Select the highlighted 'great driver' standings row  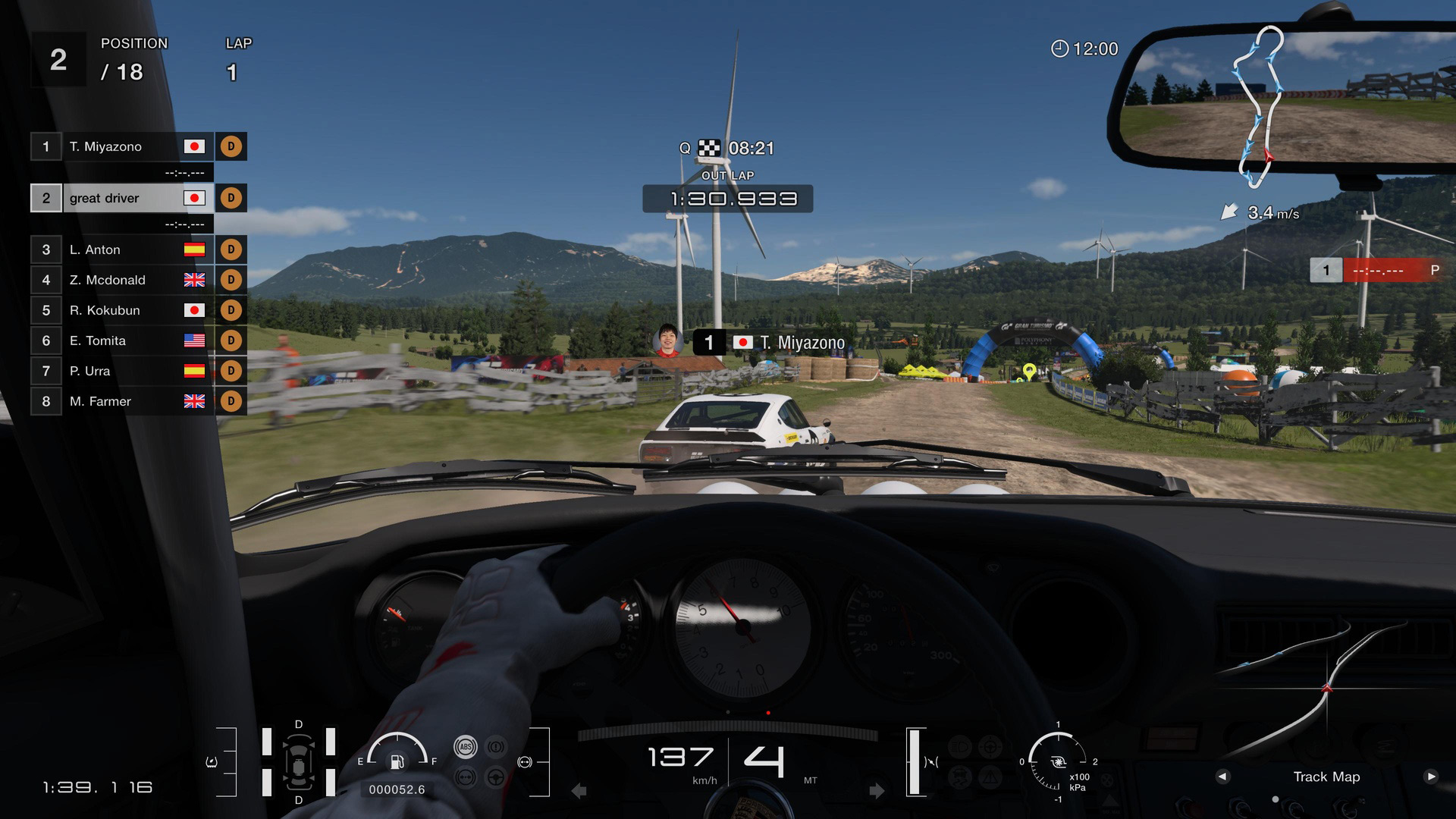pos(121,198)
